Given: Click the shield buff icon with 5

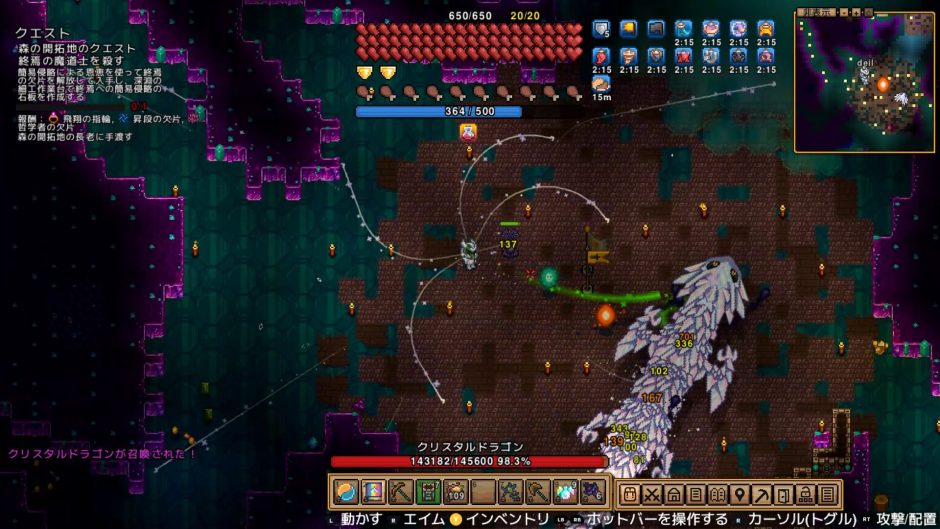Looking at the screenshot, I should pyautogui.click(x=601, y=29).
